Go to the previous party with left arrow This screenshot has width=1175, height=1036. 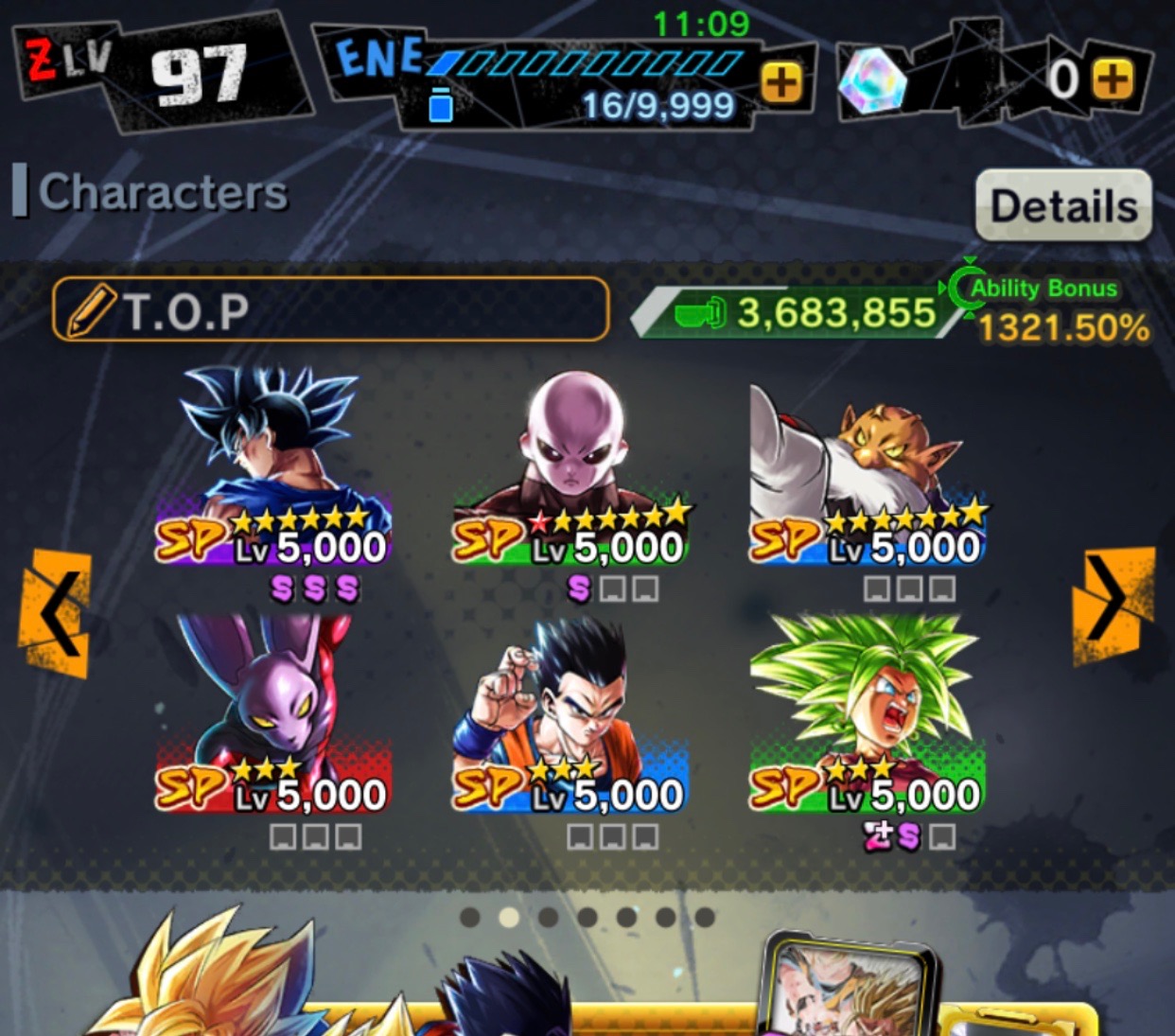[x=56, y=613]
